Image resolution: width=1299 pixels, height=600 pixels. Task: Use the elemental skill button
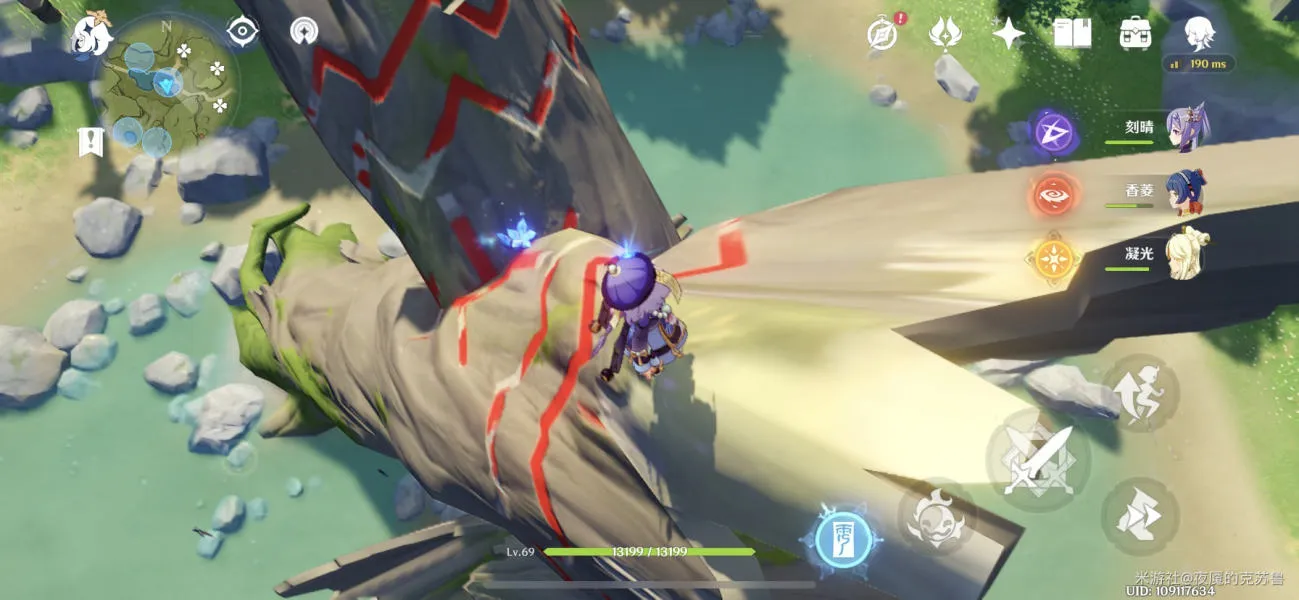(936, 517)
